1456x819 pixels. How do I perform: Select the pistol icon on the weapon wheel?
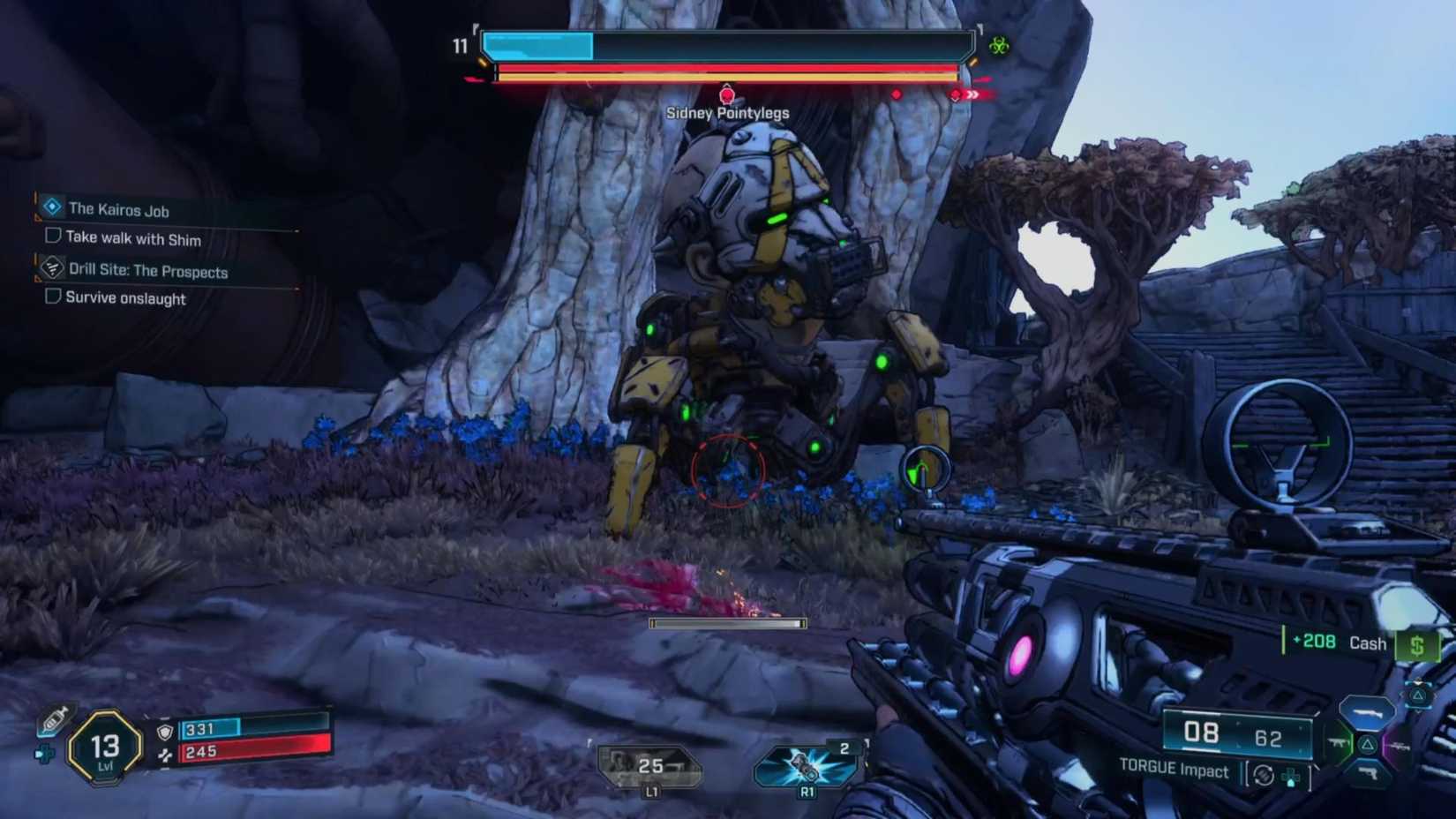click(x=1369, y=773)
